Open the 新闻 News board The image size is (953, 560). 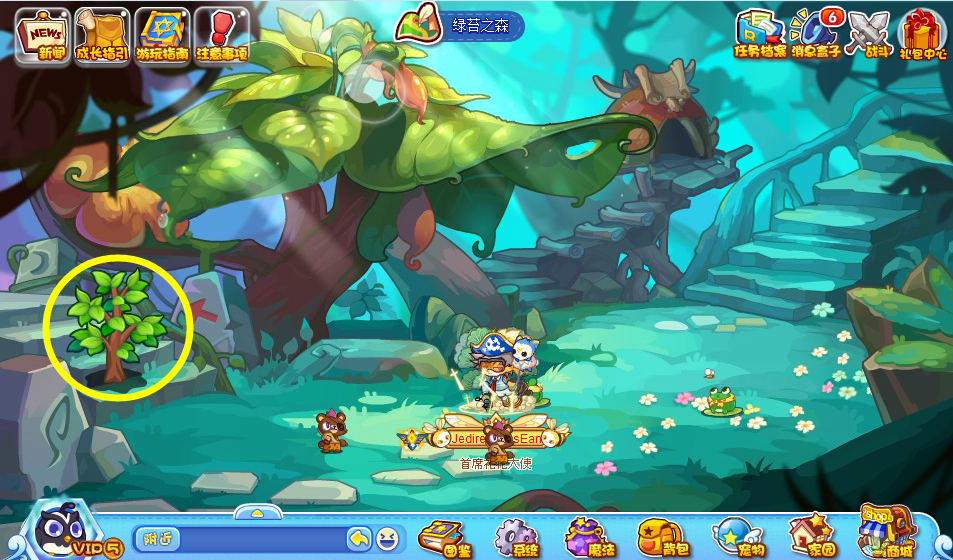click(42, 37)
